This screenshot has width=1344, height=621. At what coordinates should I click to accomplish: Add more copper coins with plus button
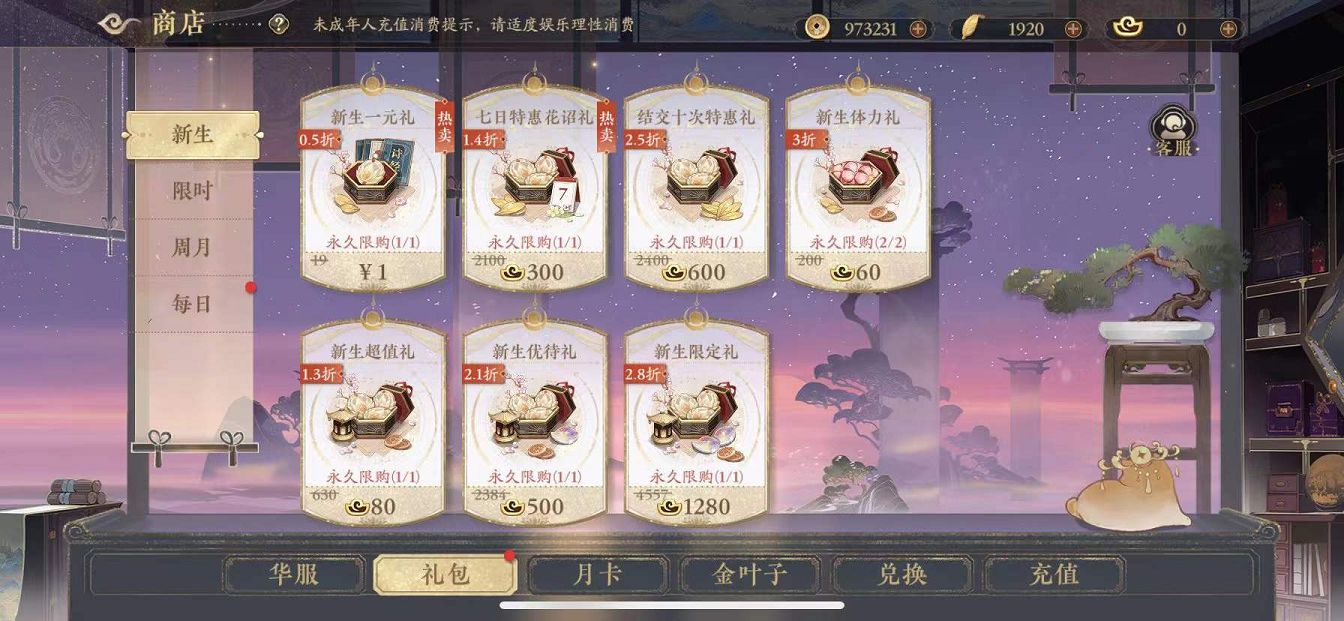917,29
